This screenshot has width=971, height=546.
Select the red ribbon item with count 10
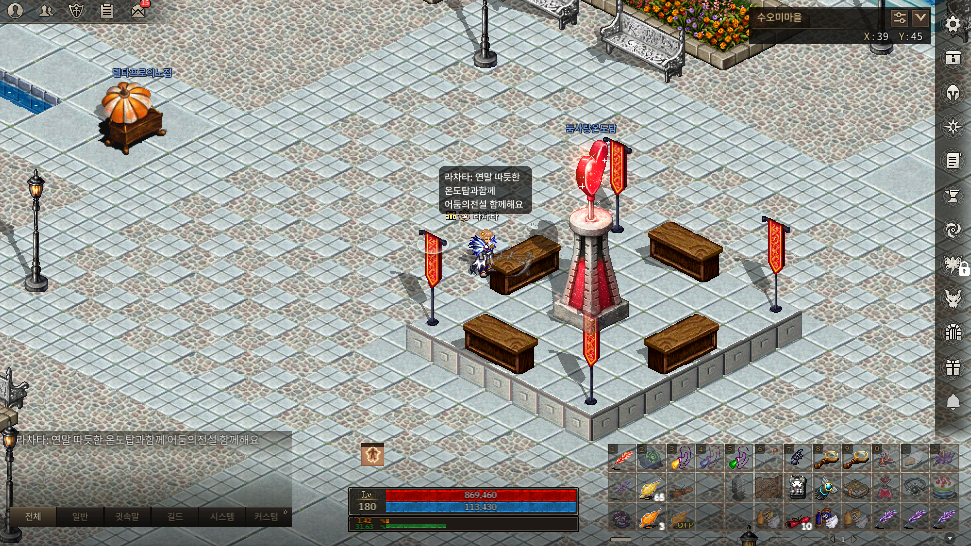[x=796, y=519]
